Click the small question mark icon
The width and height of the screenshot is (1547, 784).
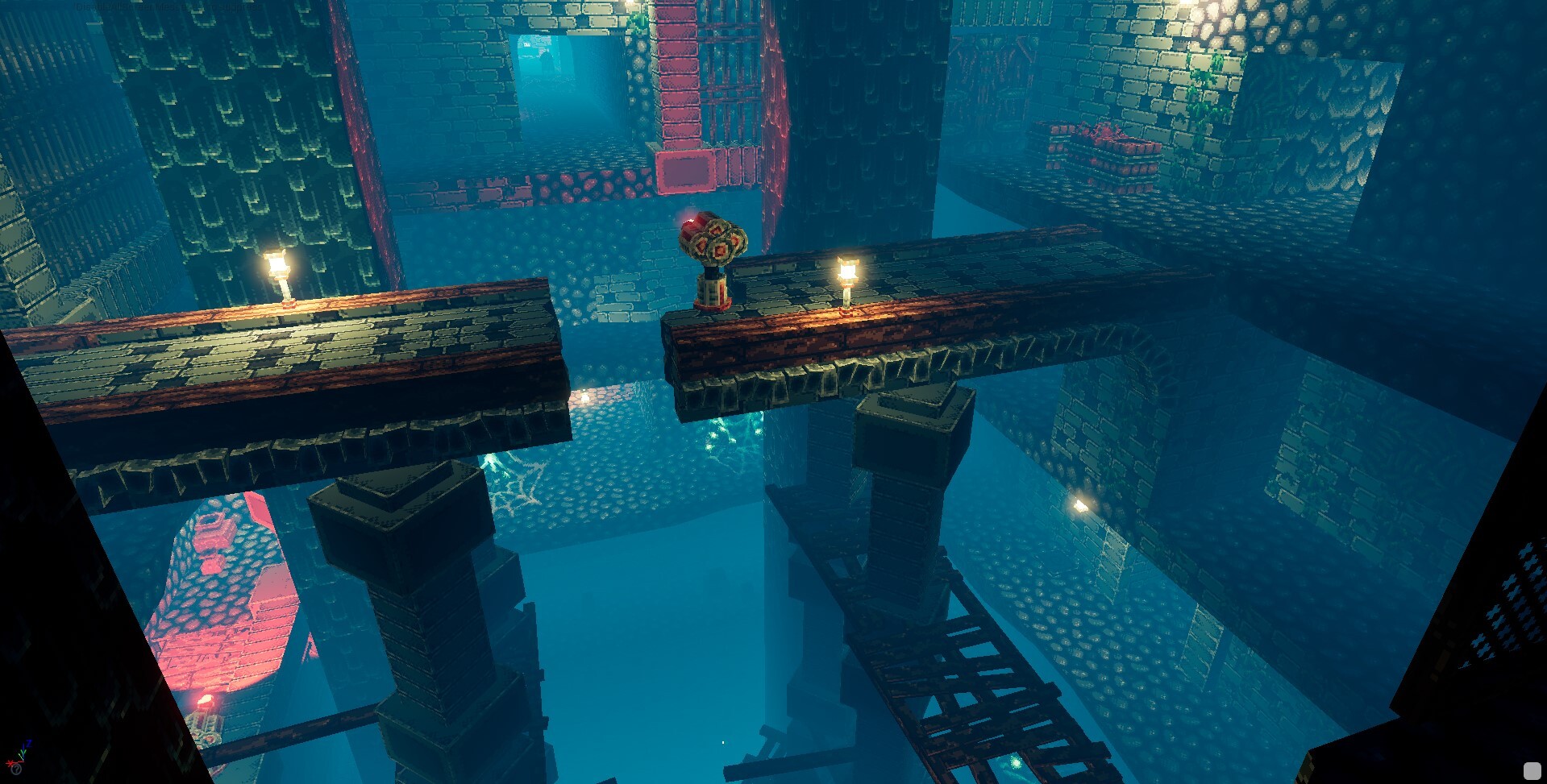point(16,769)
